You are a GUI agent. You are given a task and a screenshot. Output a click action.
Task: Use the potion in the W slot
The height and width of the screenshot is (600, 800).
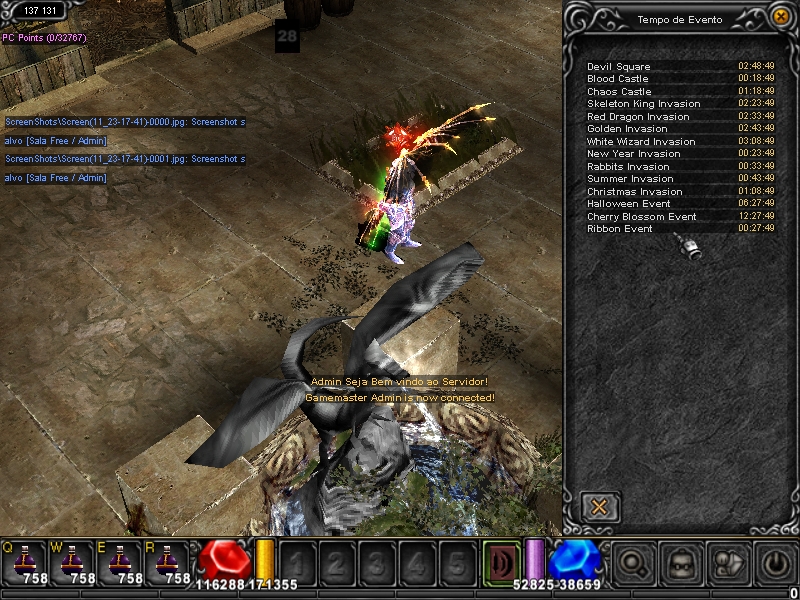[72, 561]
